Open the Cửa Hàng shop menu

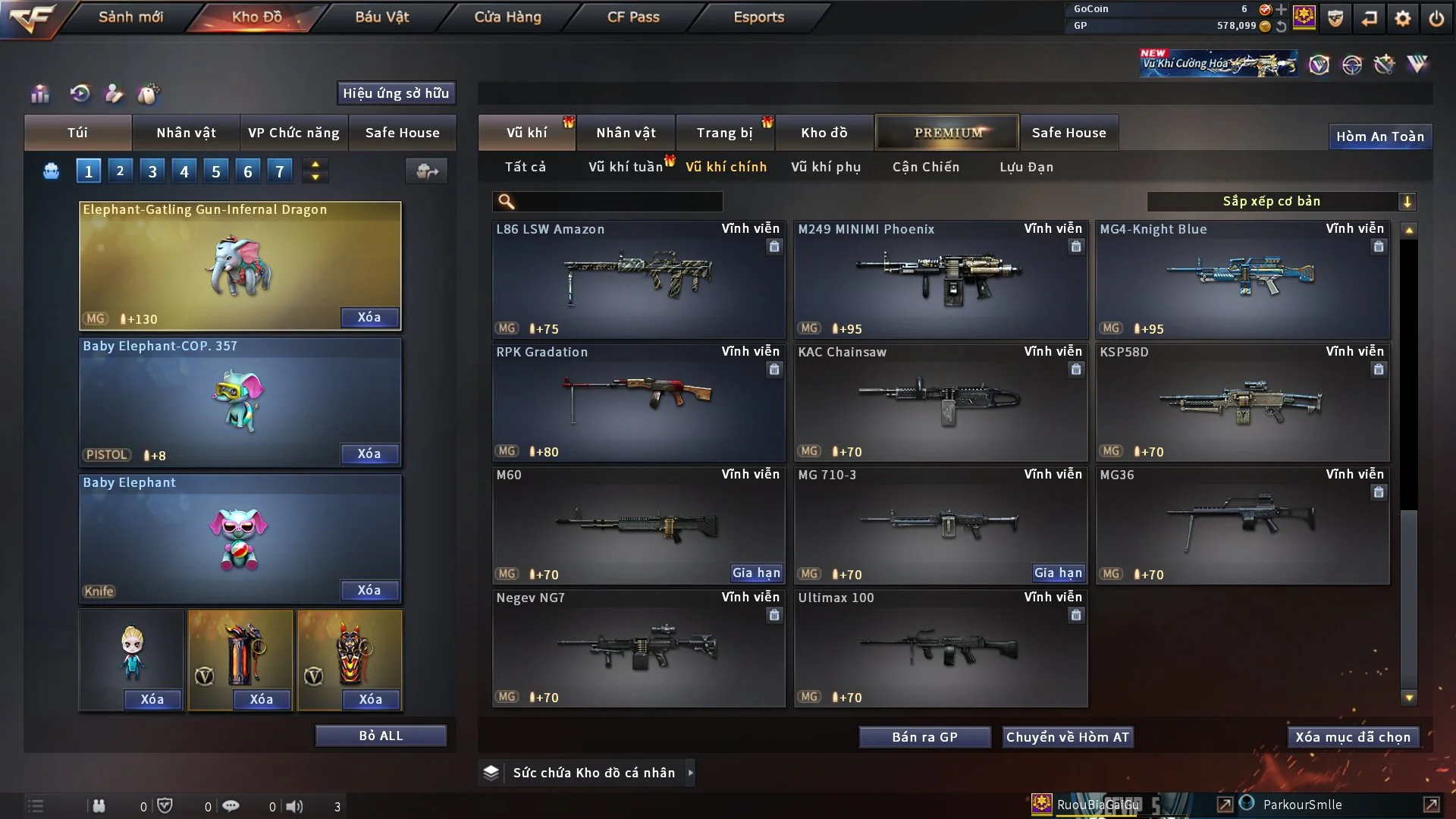click(507, 17)
